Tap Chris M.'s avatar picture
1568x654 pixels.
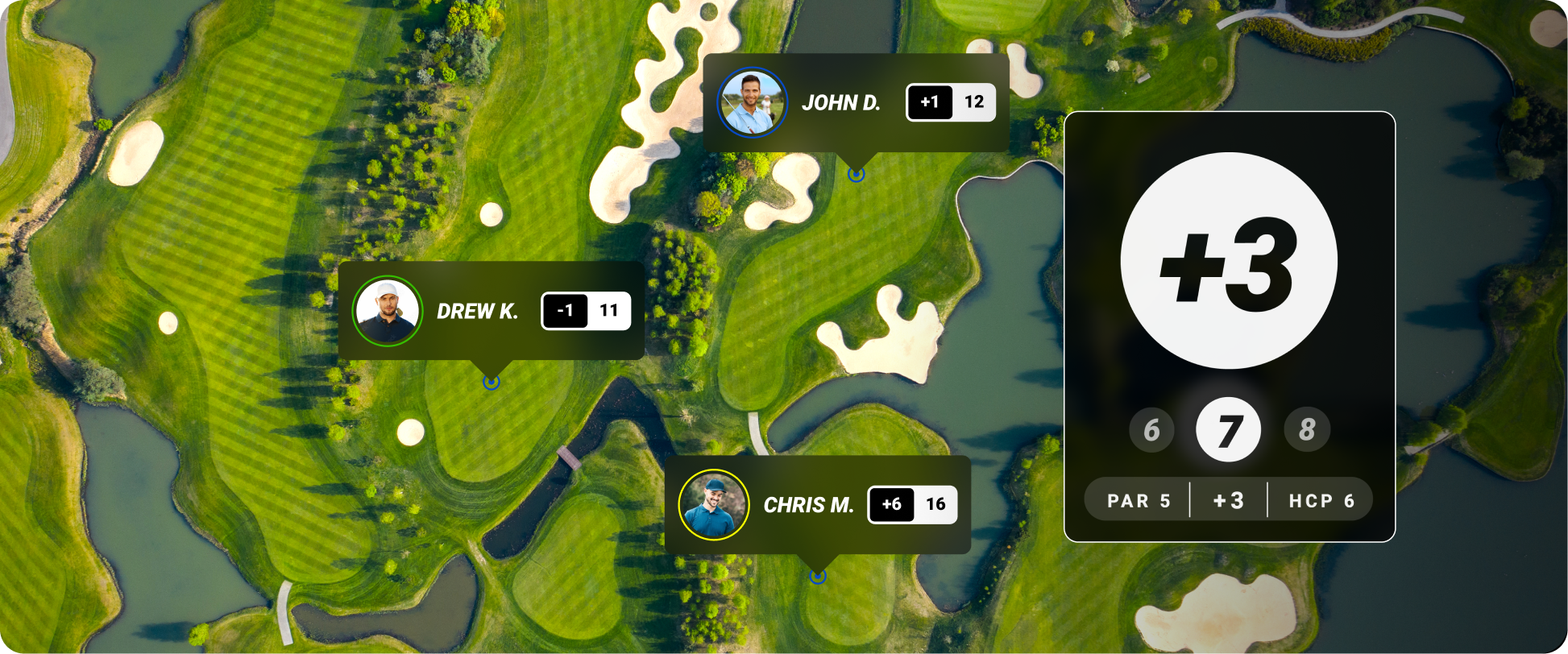(x=713, y=505)
